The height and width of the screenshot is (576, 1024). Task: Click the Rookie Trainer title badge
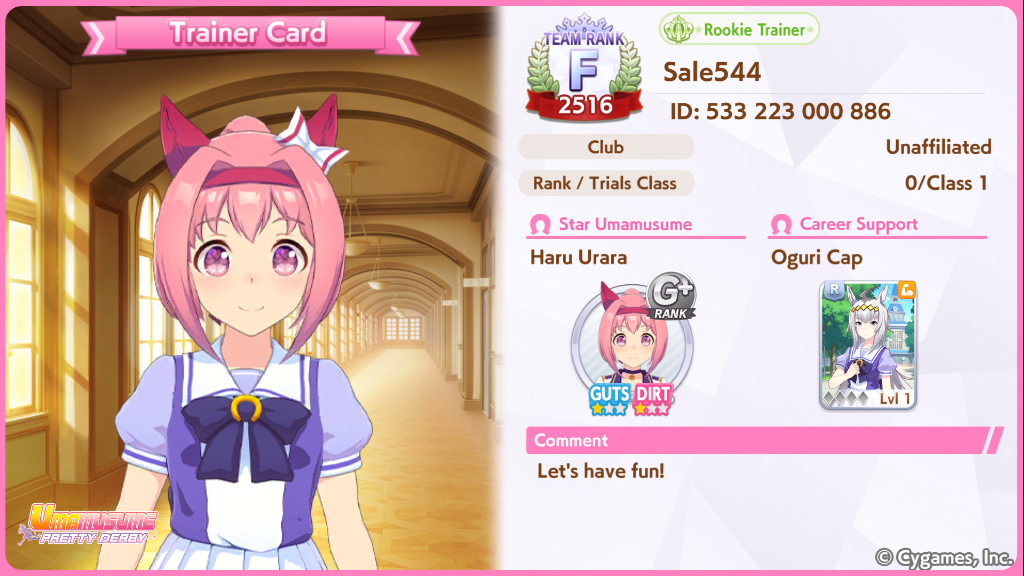739,30
